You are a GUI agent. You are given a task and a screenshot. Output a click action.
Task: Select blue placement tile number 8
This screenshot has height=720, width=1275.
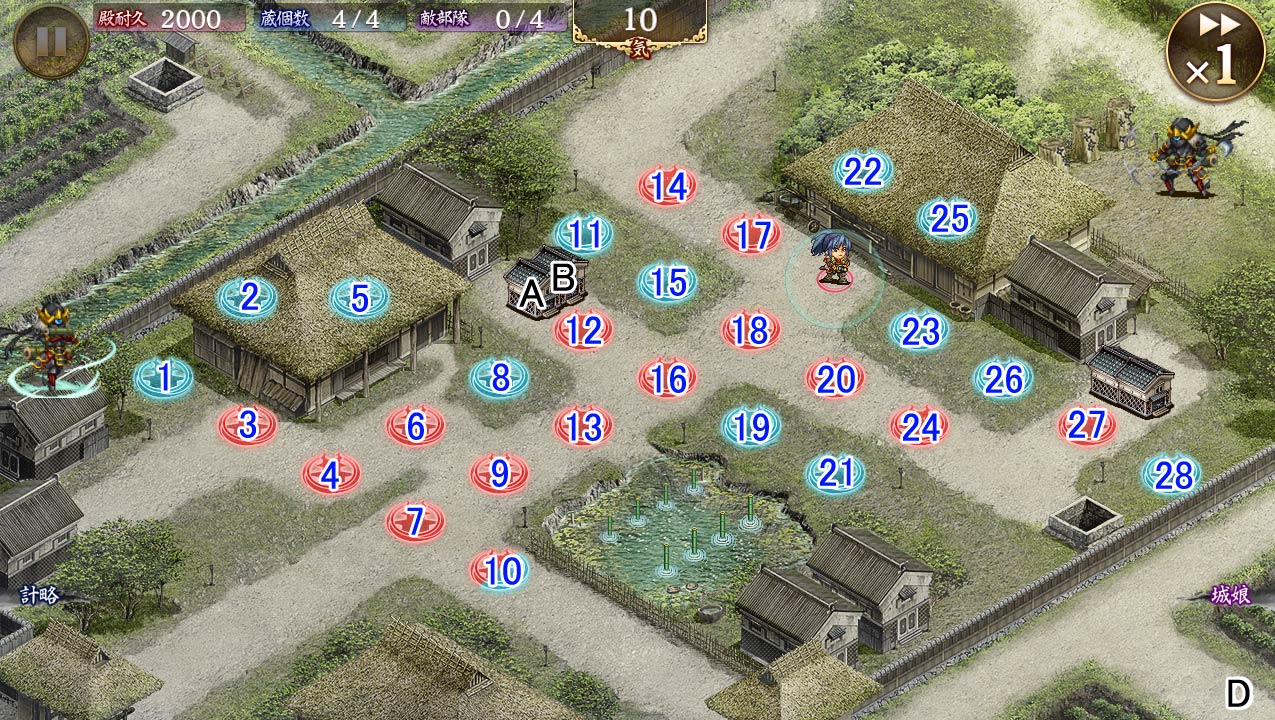[x=500, y=377]
